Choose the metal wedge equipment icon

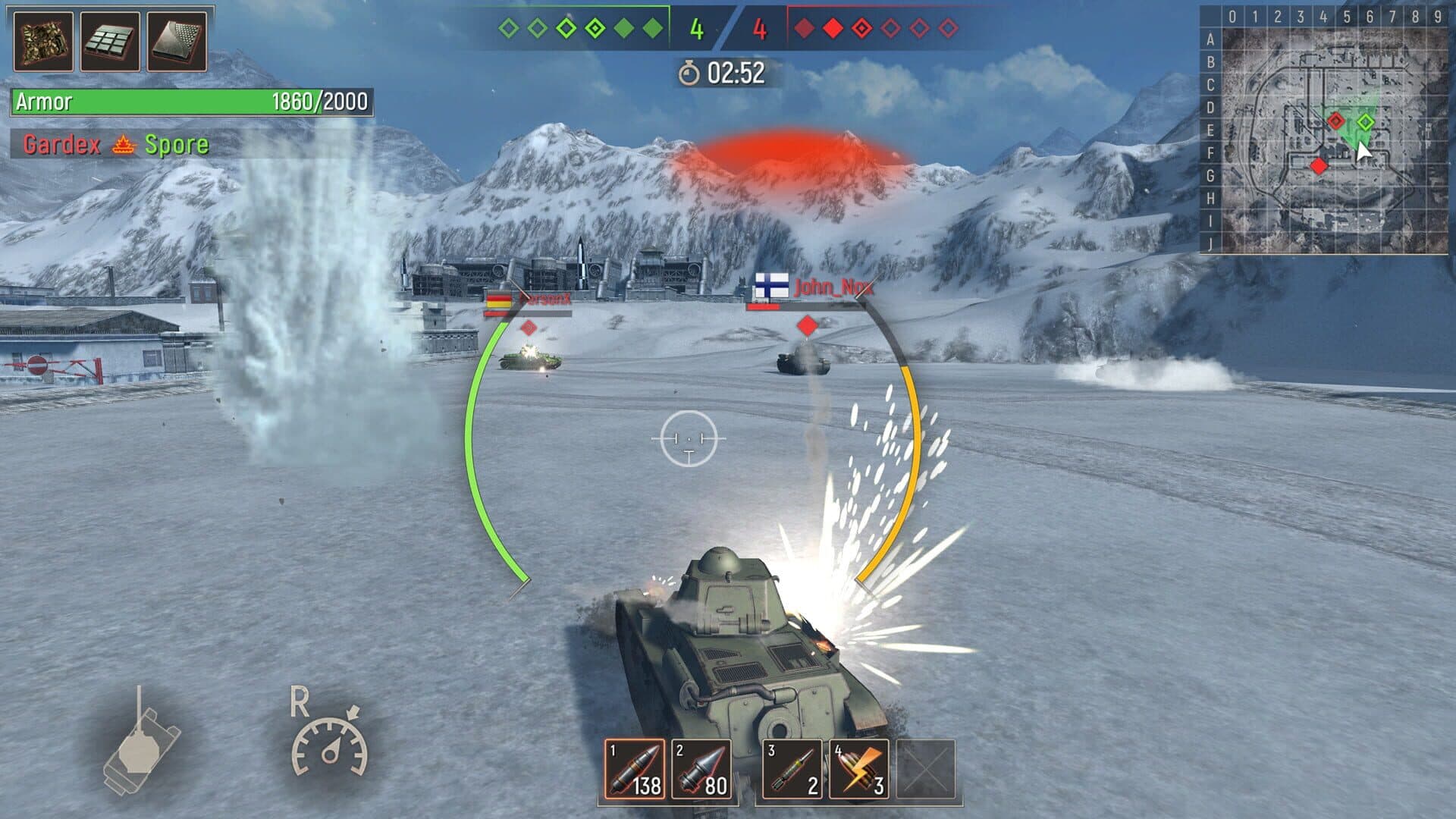(x=177, y=42)
